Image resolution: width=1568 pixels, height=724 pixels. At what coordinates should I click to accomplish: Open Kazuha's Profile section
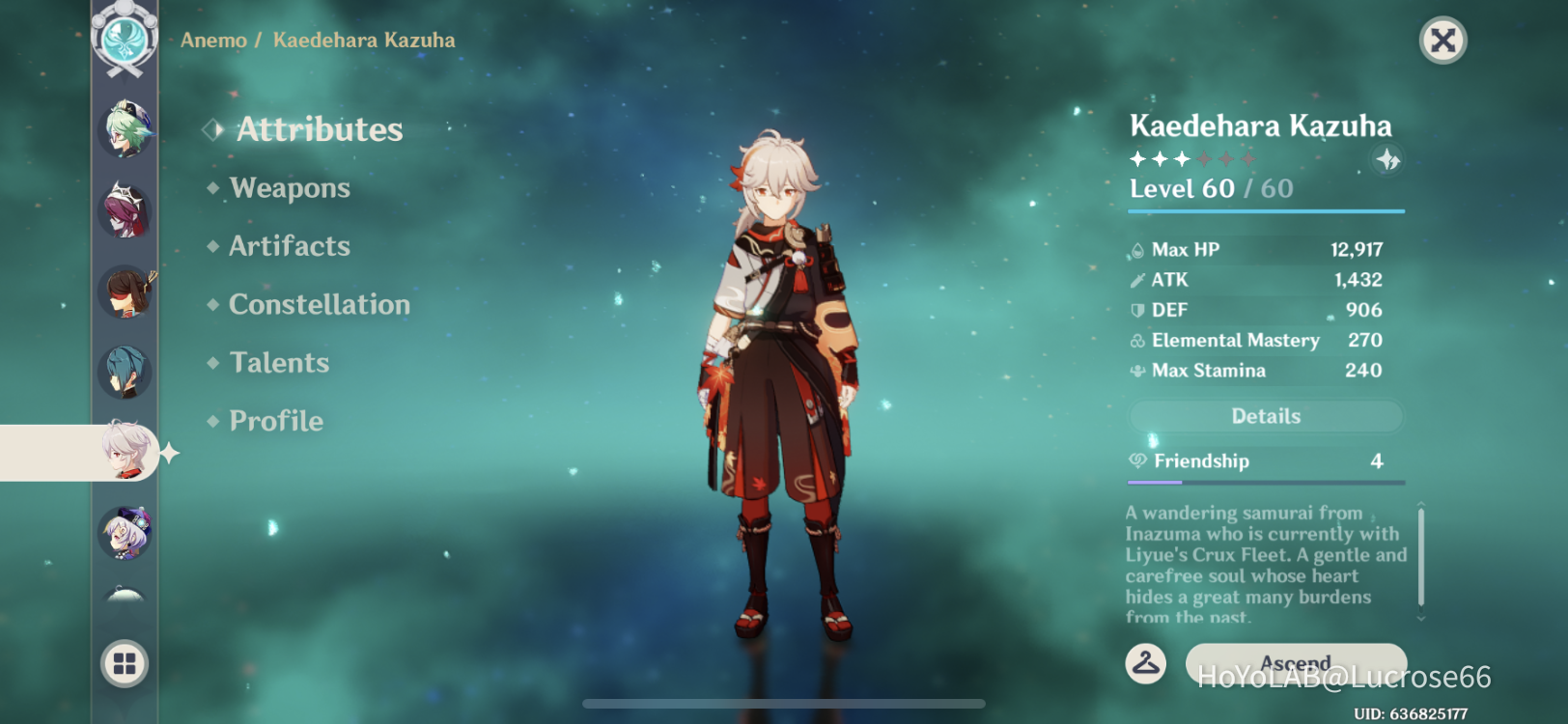click(274, 421)
